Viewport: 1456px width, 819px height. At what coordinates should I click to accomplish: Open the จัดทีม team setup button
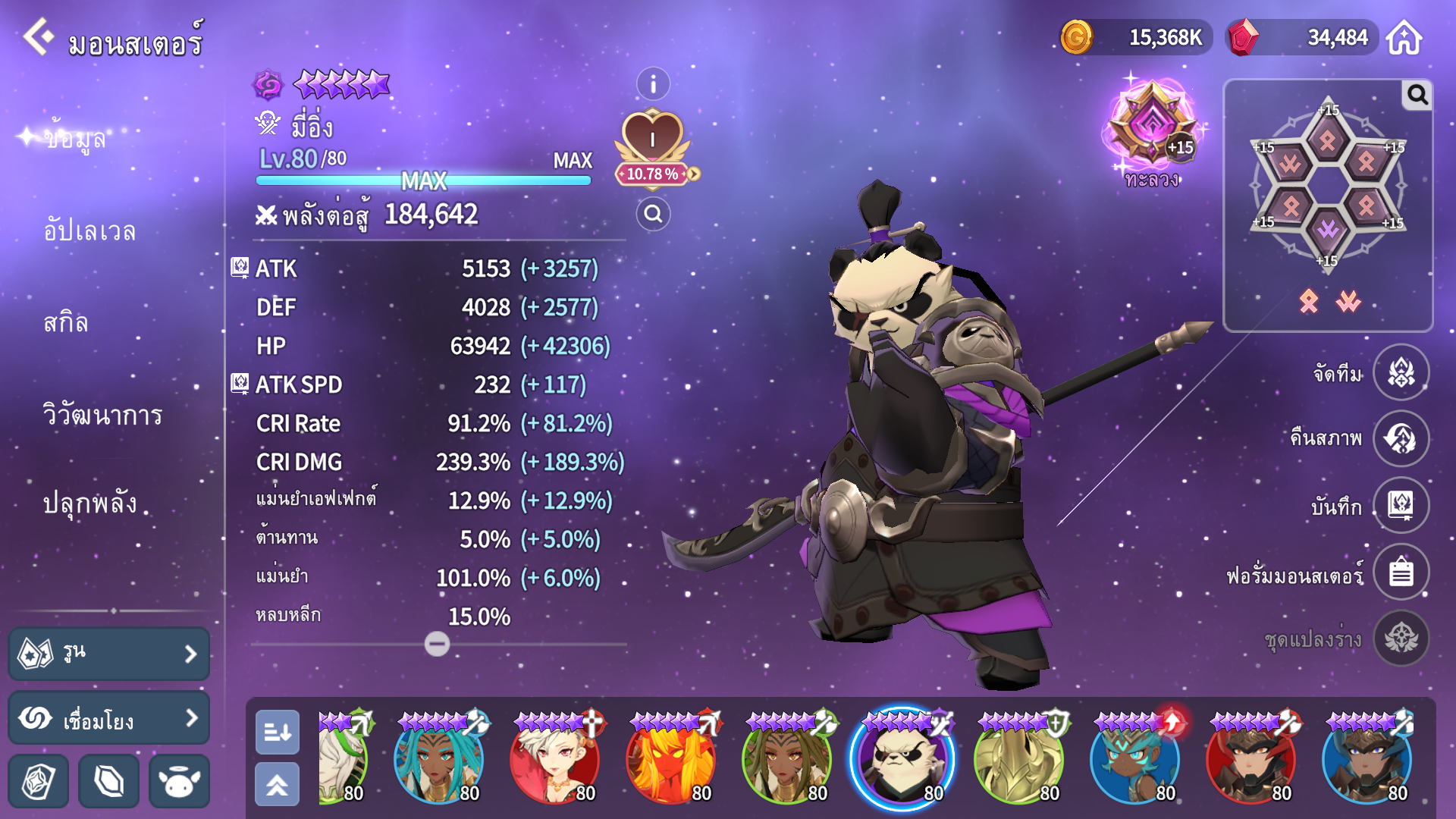pos(1401,373)
